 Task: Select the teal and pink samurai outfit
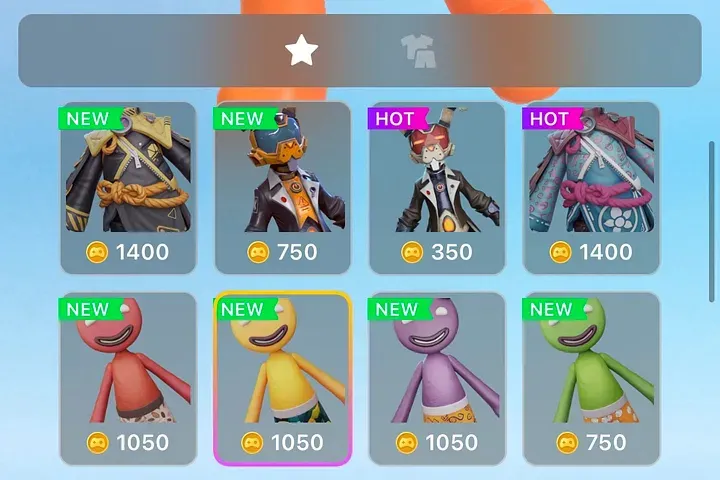click(591, 187)
